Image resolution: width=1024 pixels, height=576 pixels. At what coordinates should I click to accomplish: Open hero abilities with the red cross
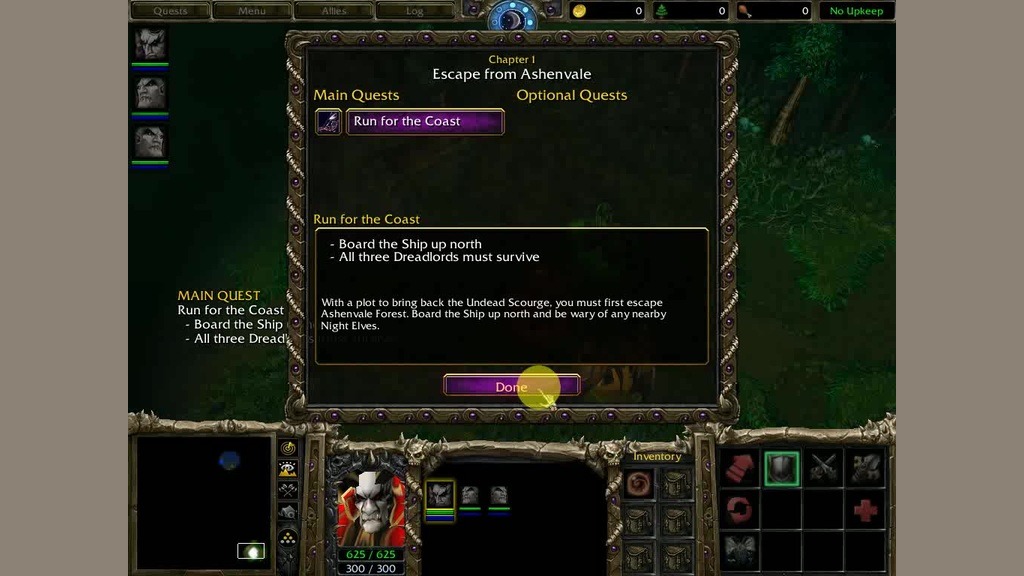(866, 510)
